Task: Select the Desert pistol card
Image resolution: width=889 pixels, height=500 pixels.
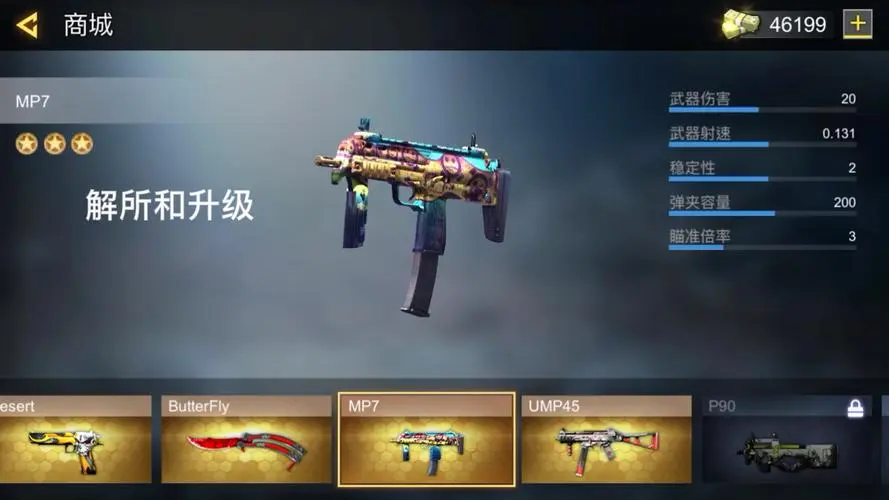Action: pos(75,440)
